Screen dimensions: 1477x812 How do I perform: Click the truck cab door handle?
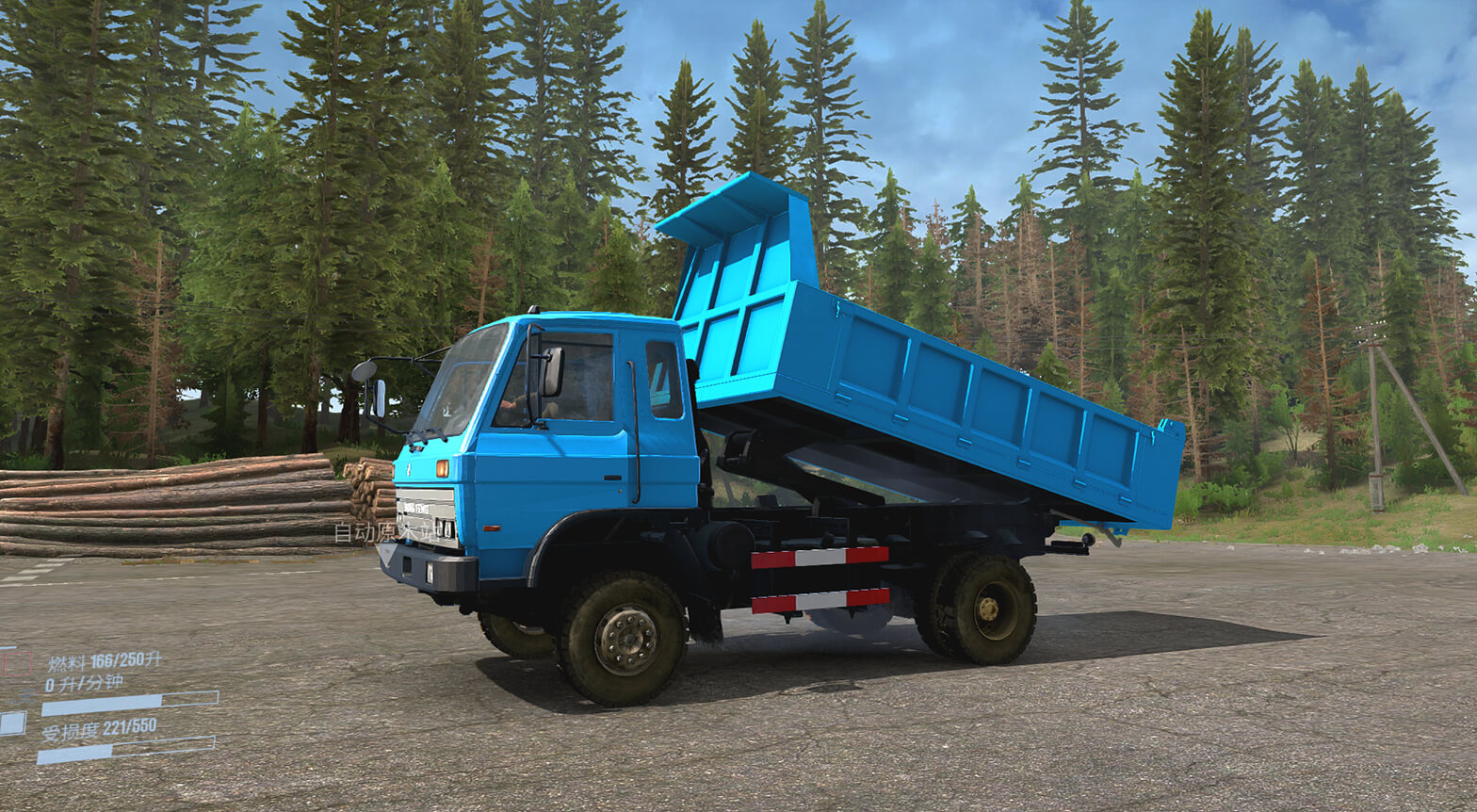(612, 478)
